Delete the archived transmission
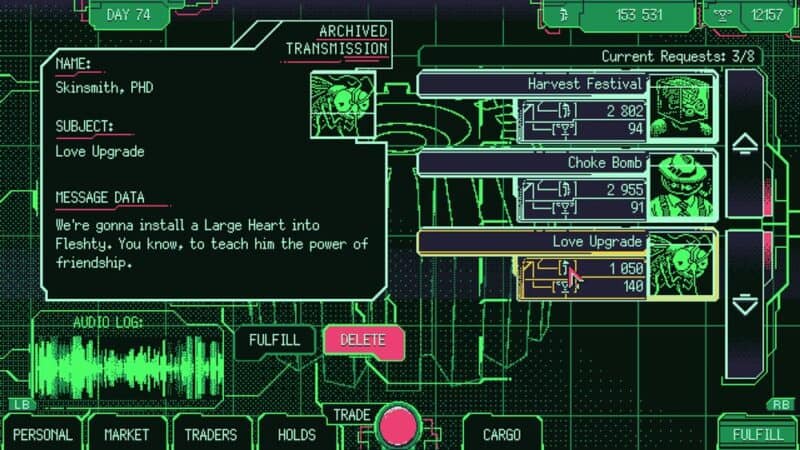The width and height of the screenshot is (800, 450). [x=363, y=340]
